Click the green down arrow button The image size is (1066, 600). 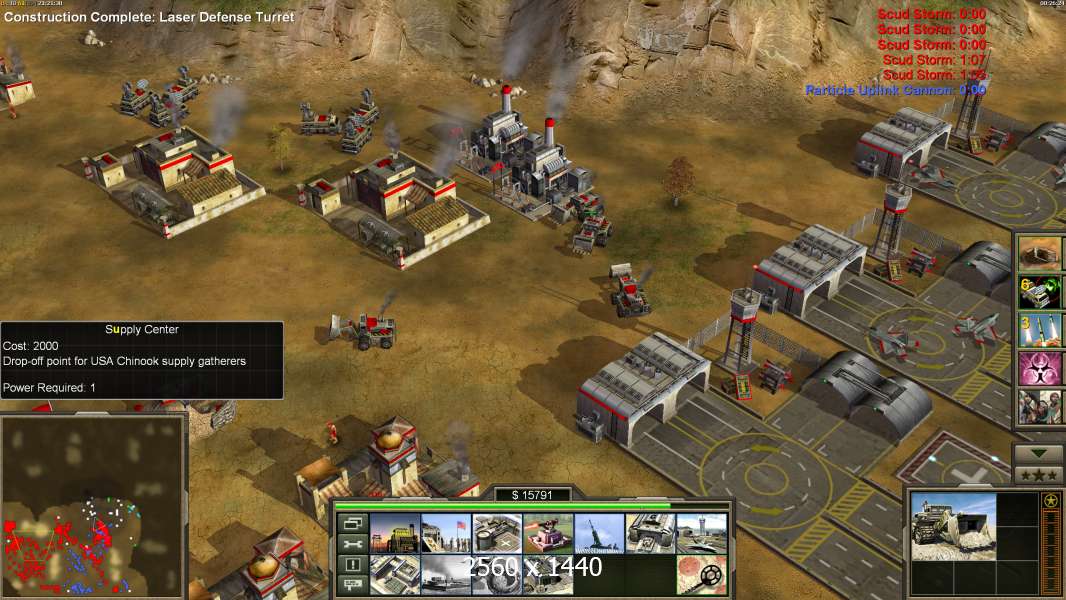[x=1039, y=453]
